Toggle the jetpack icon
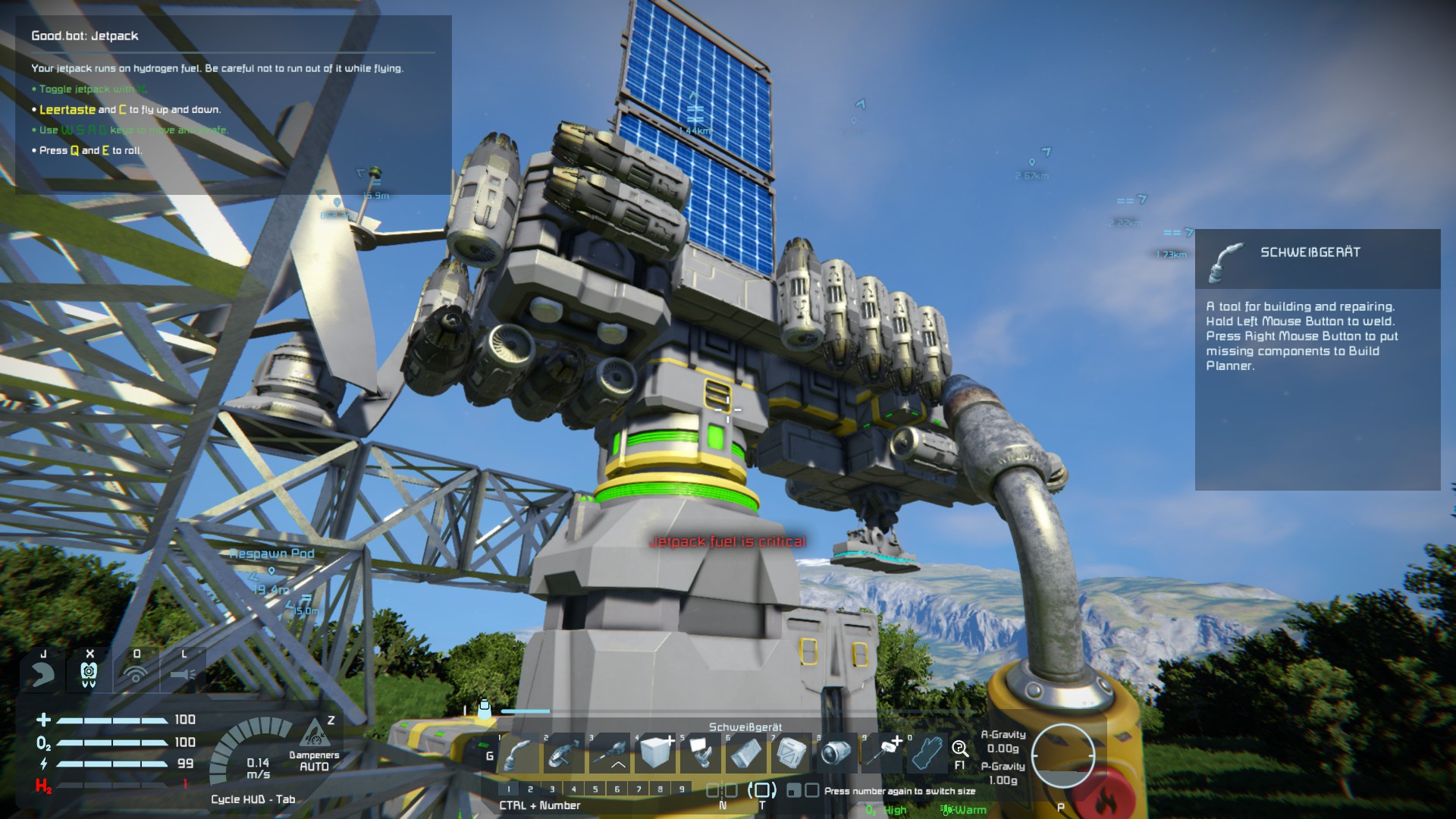 [89, 673]
